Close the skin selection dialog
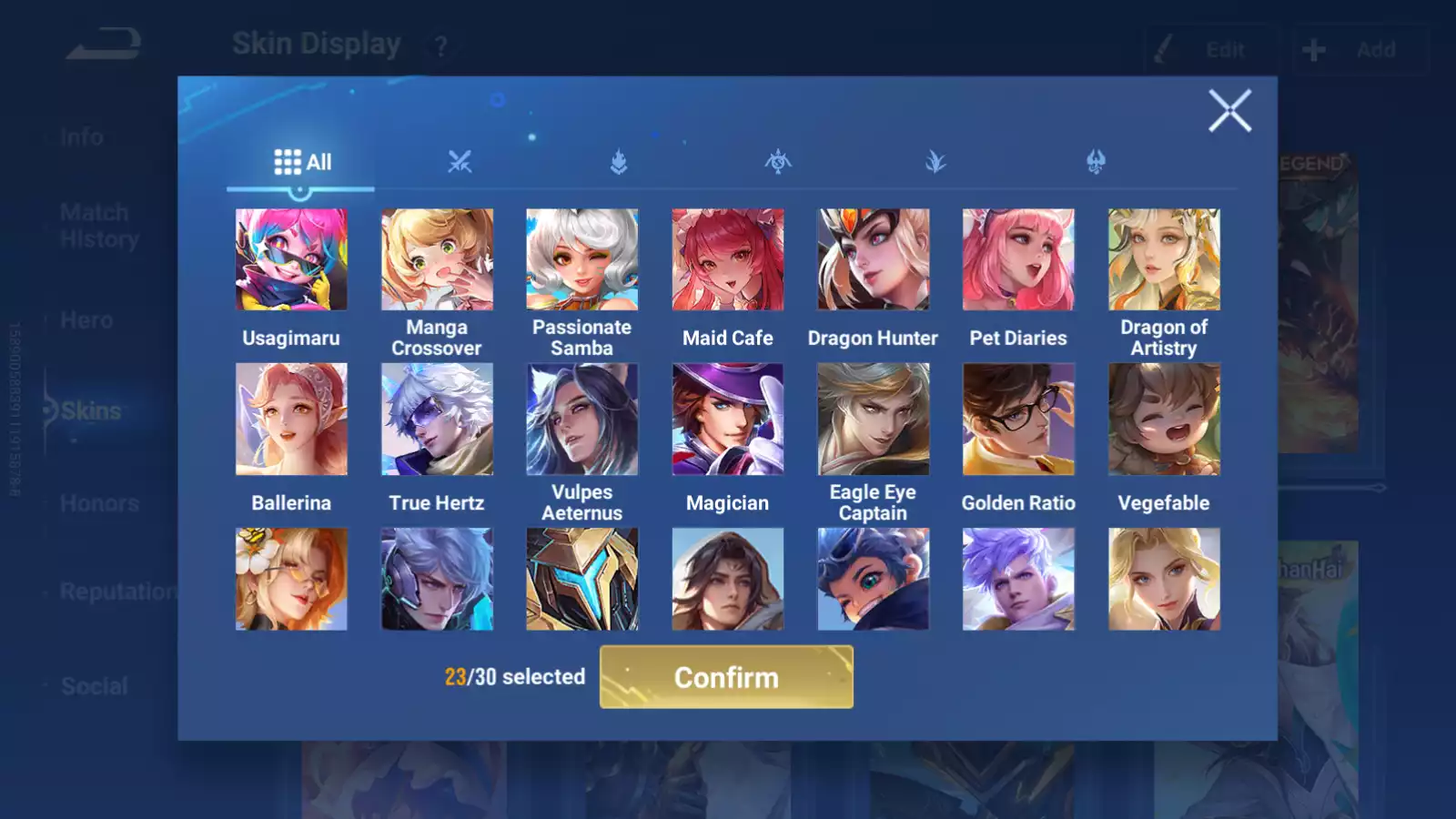The image size is (1456, 819). 1229,111
